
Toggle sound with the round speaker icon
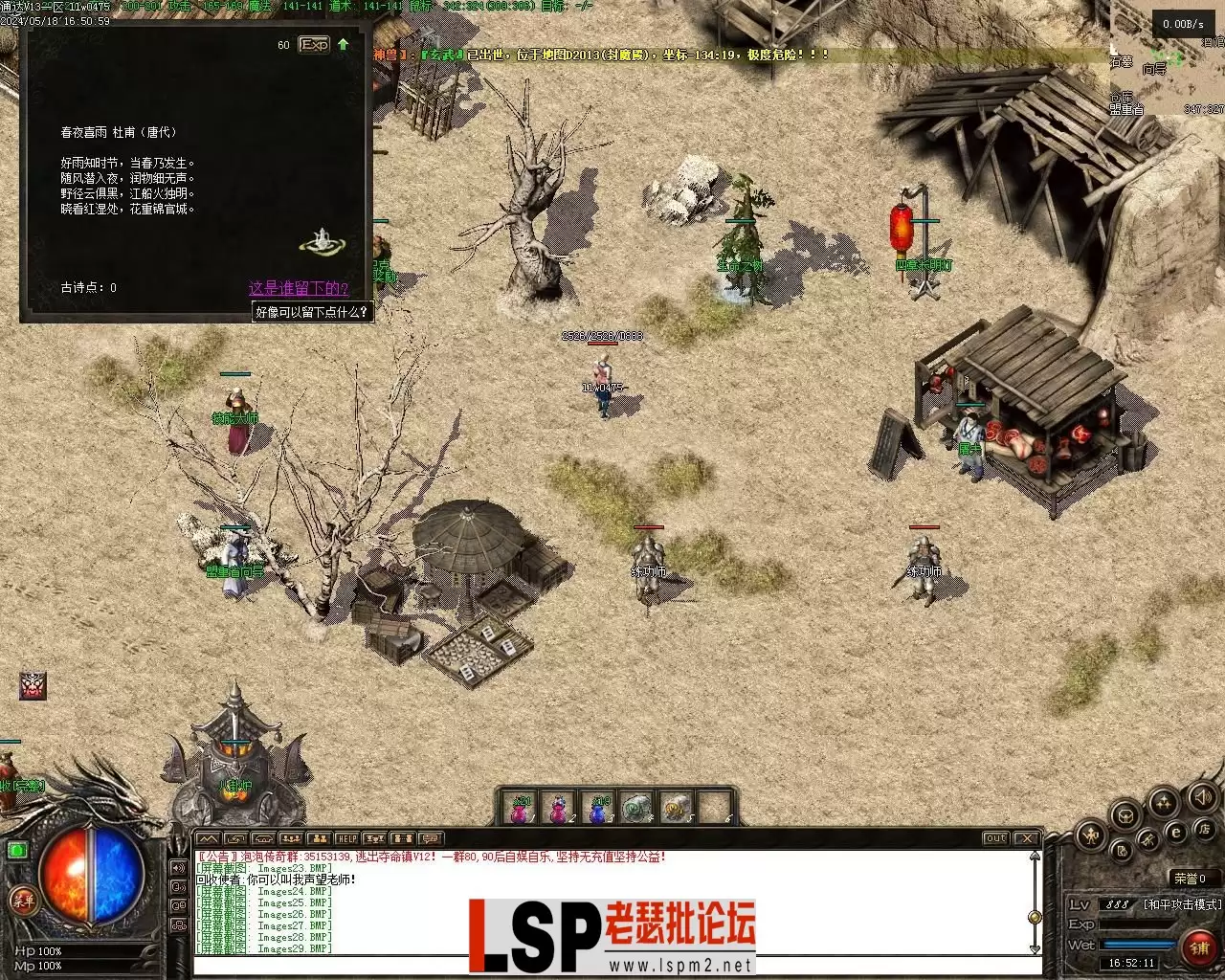point(1201,796)
